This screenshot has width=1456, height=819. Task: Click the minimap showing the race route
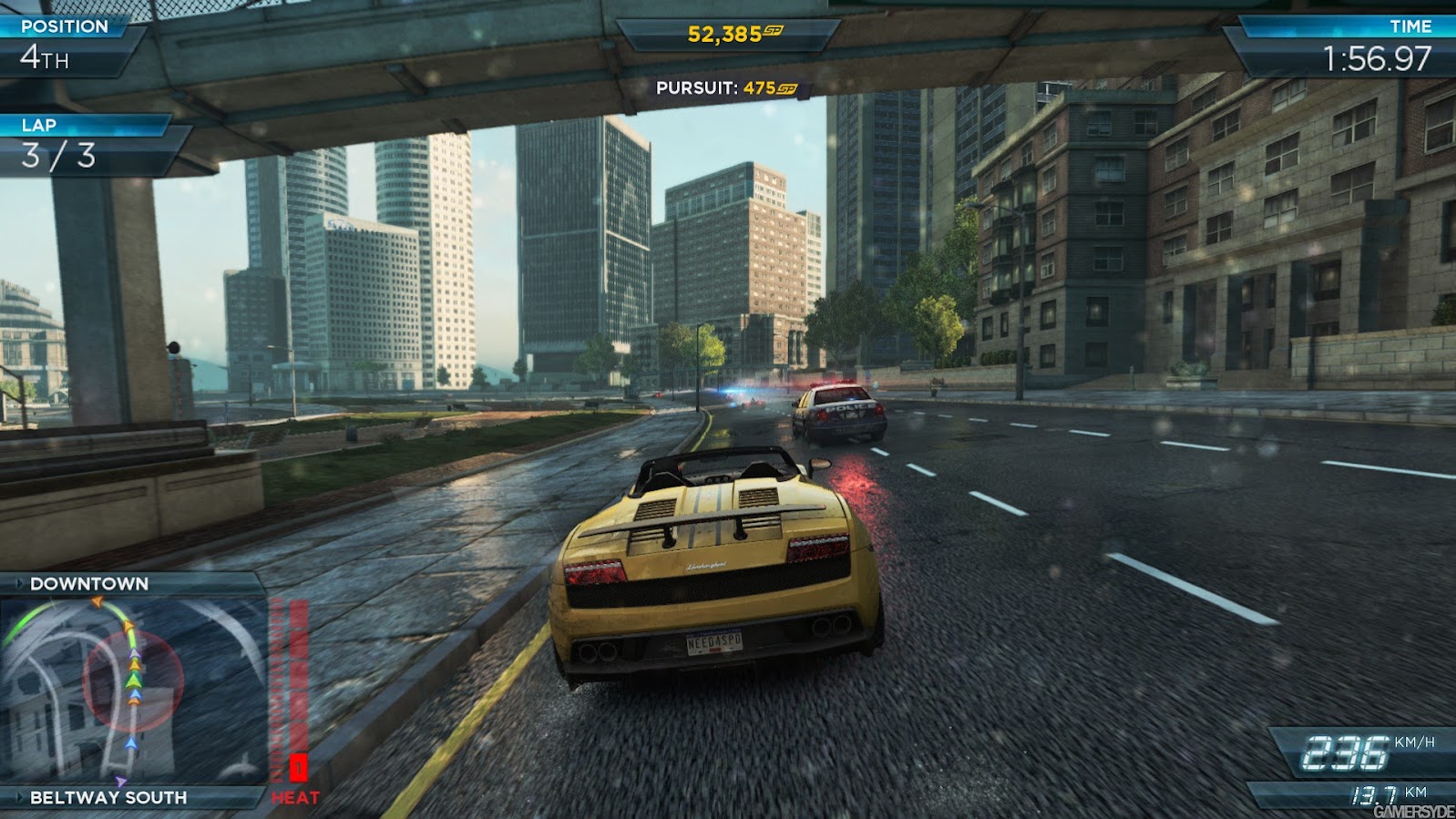[134, 690]
